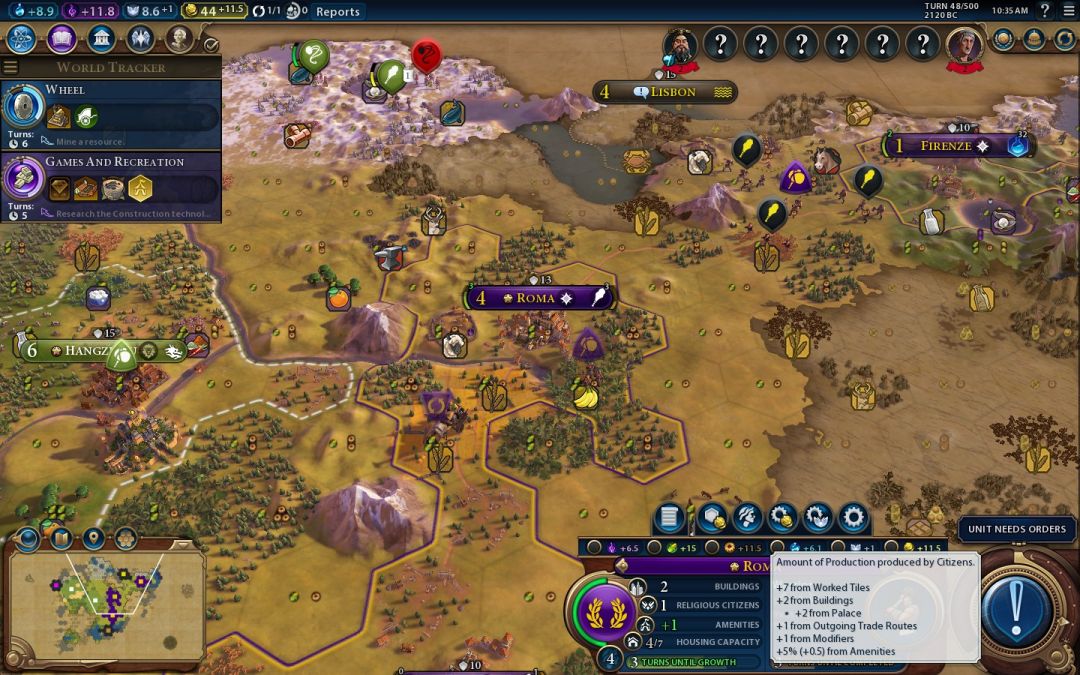The image size is (1080, 675).
Task: Click the bearded leader portrait in diplomacy ribbon
Action: coord(681,45)
